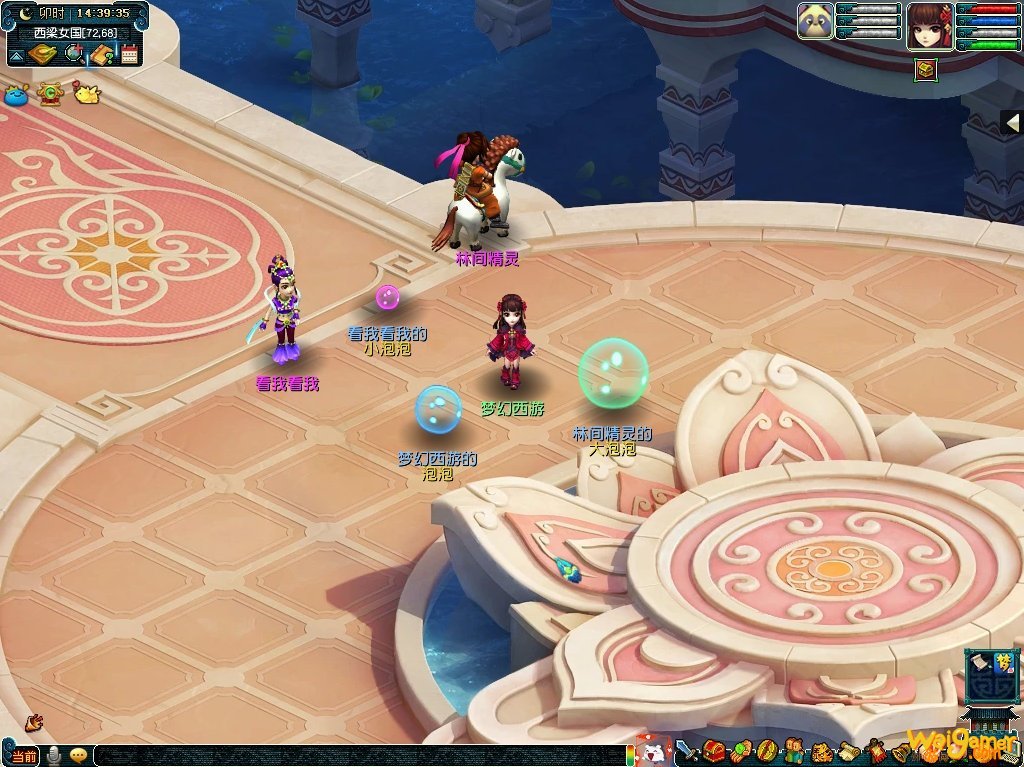
Task: Click the chat bubble emoji button
Action: click(78, 756)
